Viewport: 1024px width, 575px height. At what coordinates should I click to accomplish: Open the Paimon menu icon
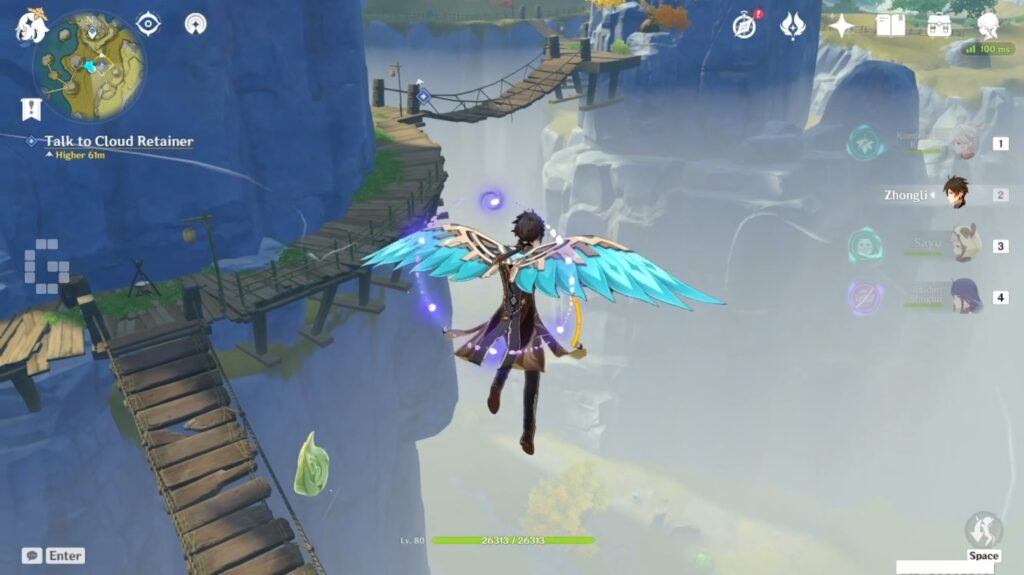pos(31,27)
